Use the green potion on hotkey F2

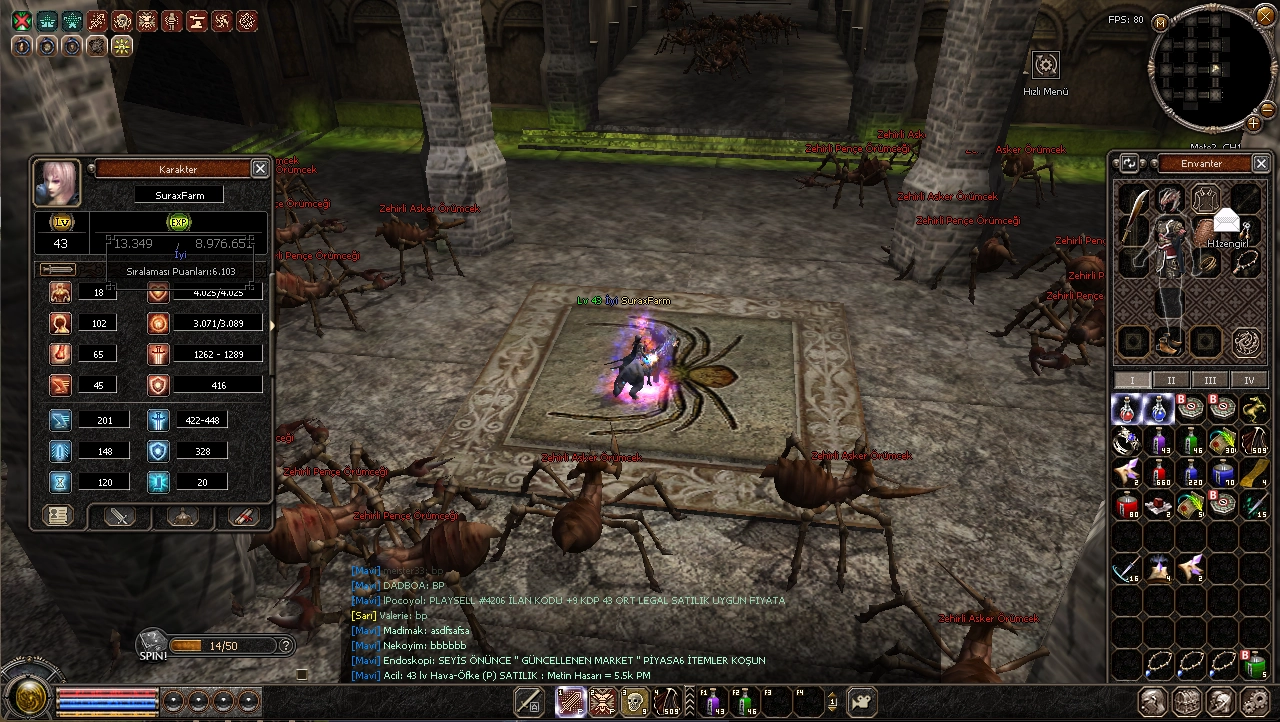point(745,702)
